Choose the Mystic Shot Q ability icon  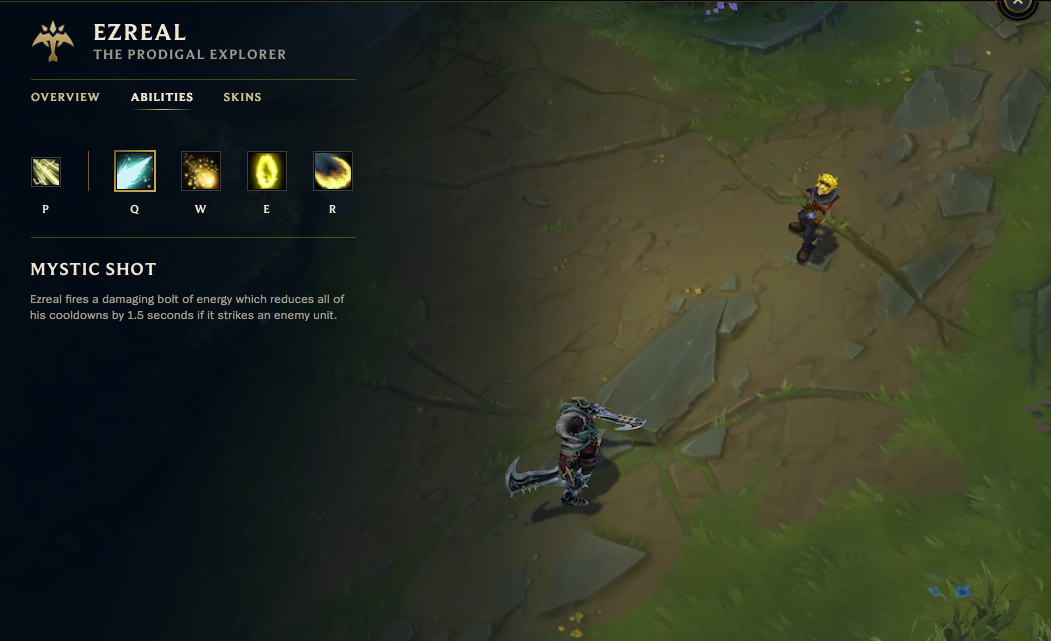[x=135, y=171]
